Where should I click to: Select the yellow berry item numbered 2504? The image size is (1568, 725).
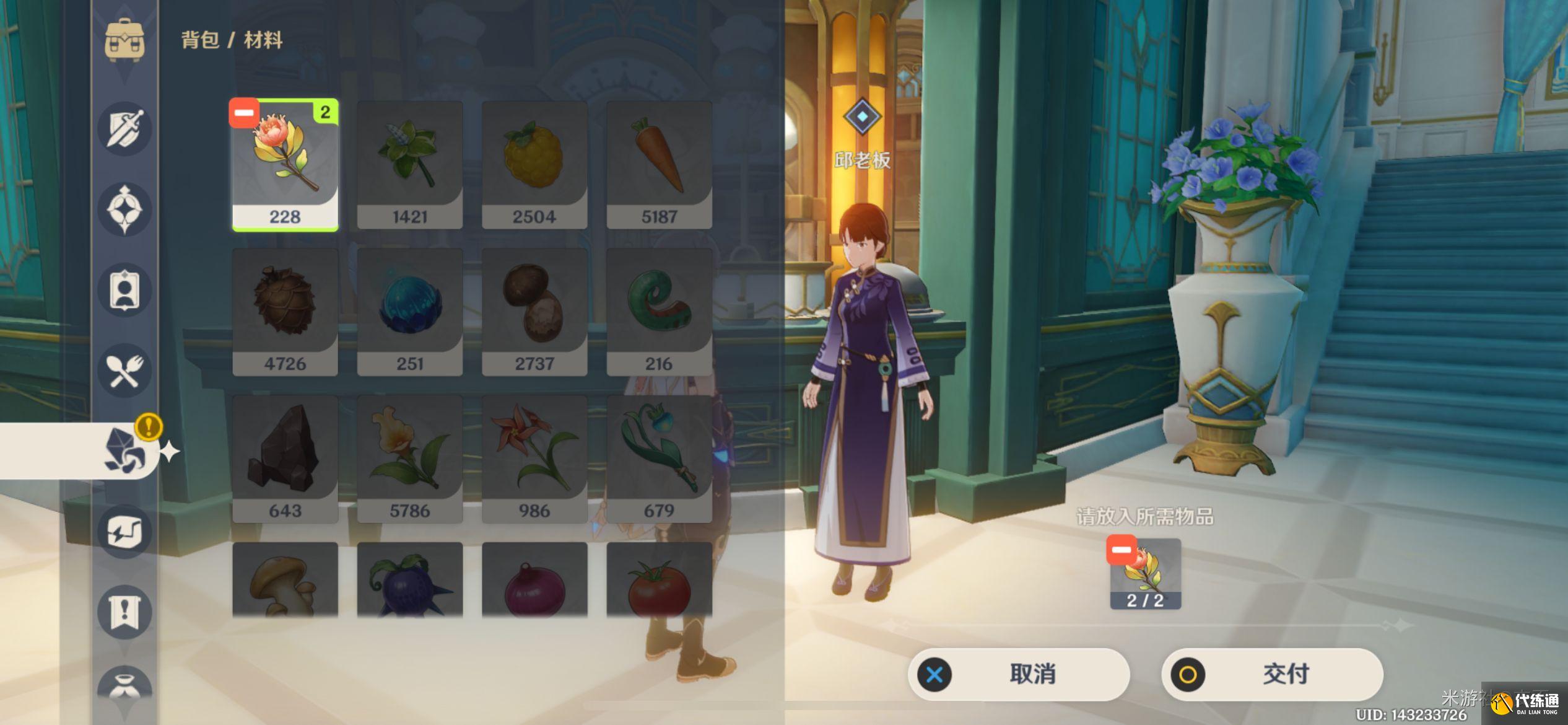[534, 165]
